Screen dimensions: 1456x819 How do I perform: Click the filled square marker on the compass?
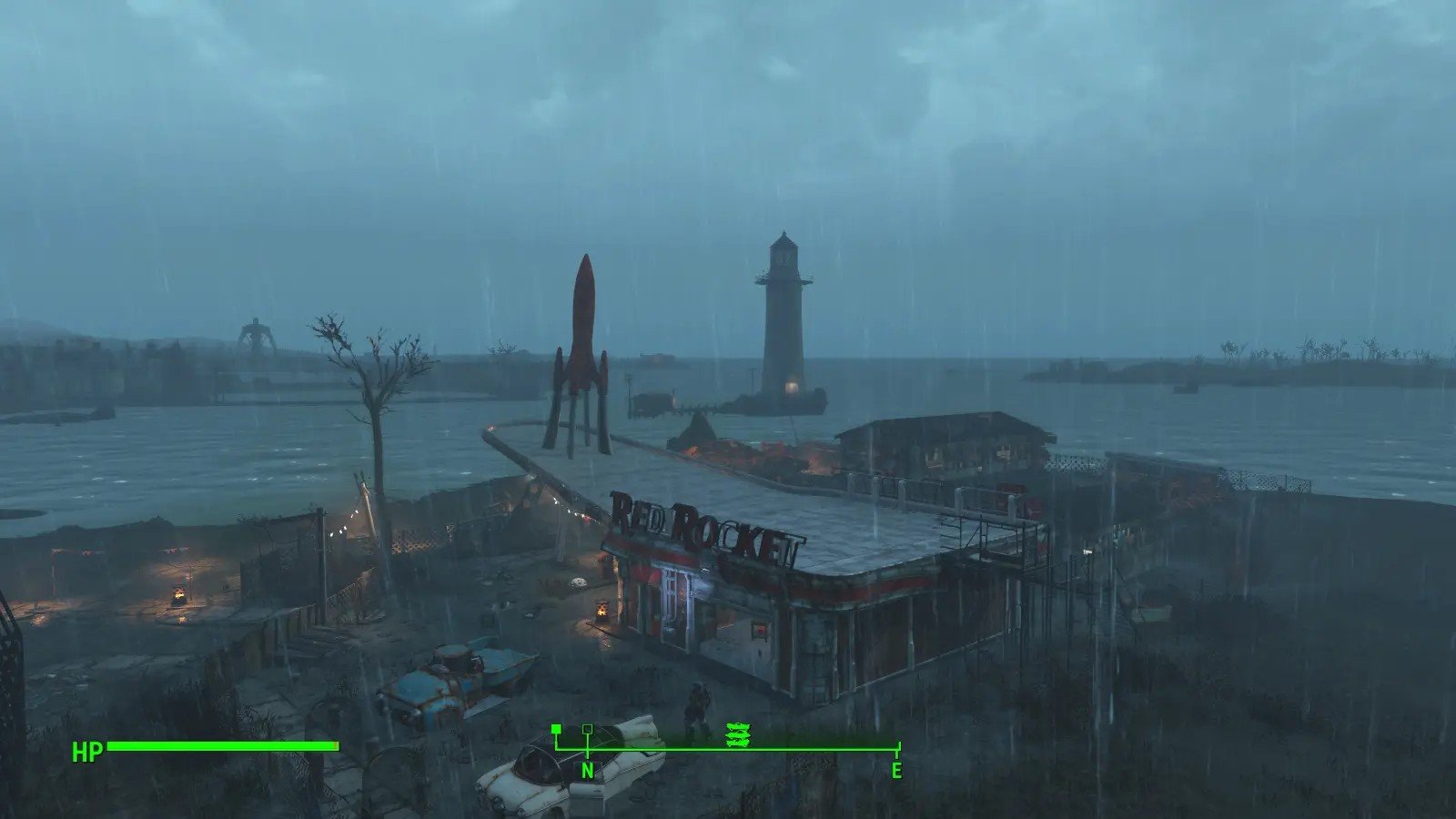point(556,729)
